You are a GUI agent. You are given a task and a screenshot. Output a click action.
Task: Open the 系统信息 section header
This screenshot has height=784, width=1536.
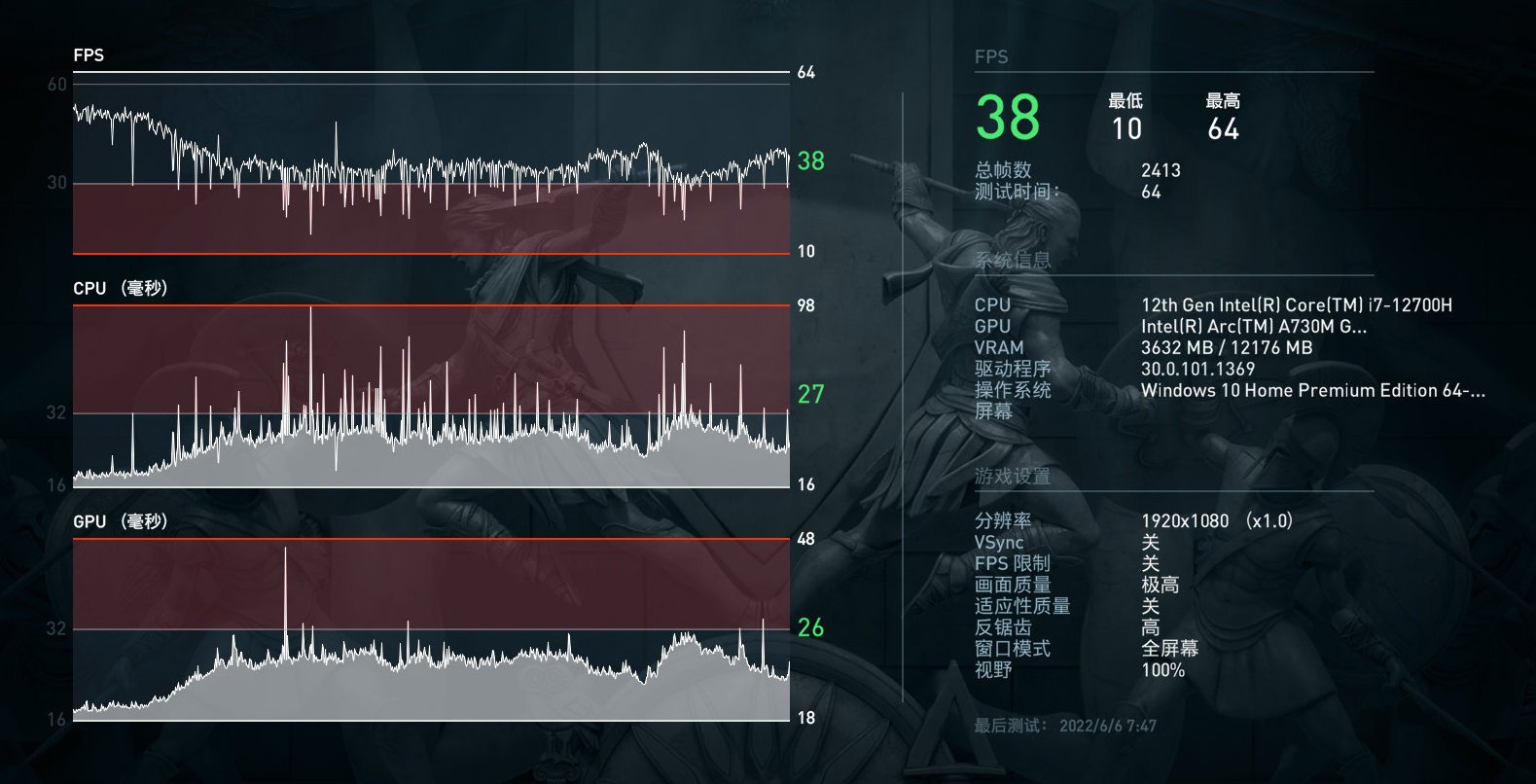pyautogui.click(x=1016, y=261)
